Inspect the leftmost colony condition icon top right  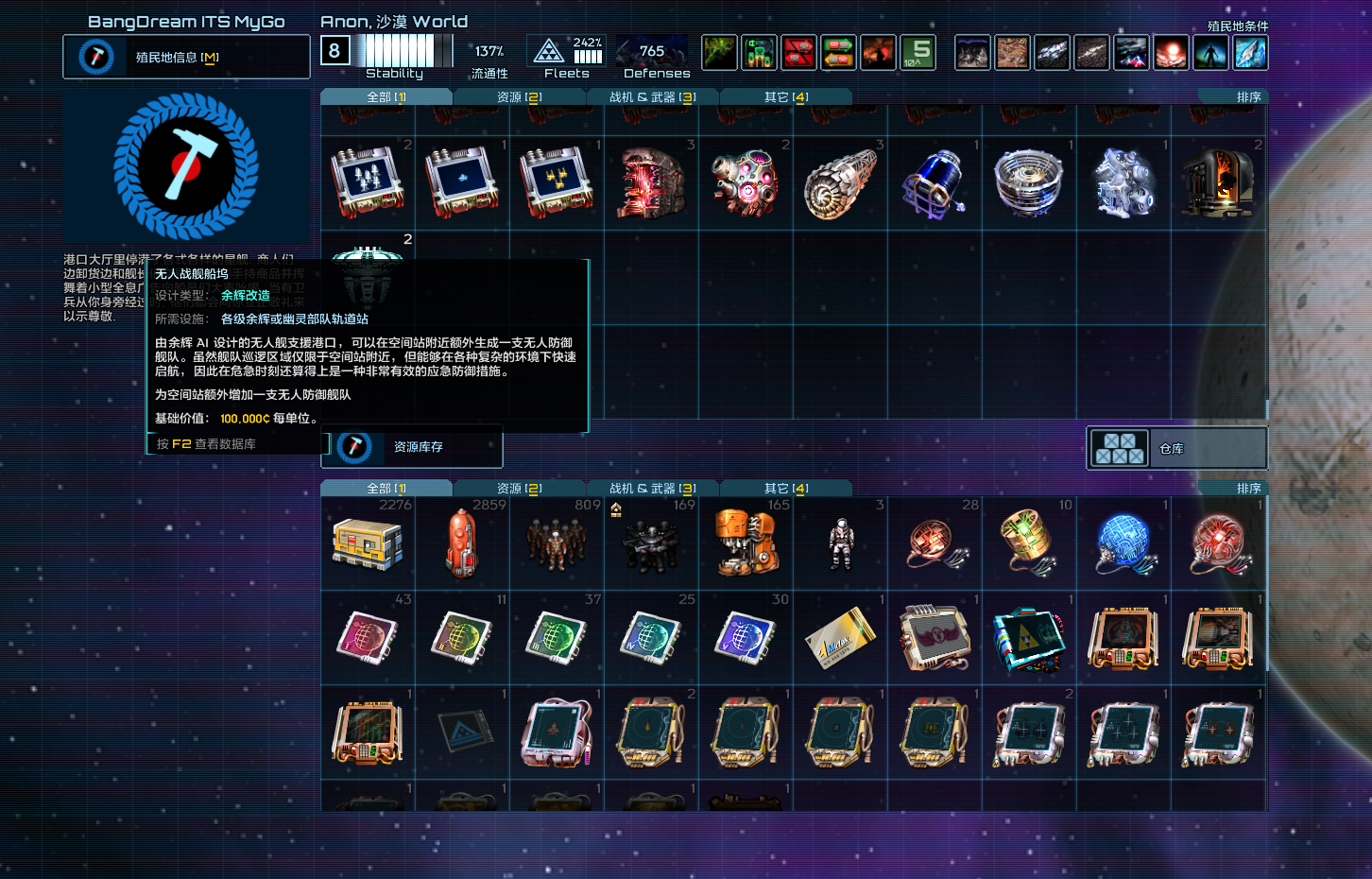(x=973, y=53)
